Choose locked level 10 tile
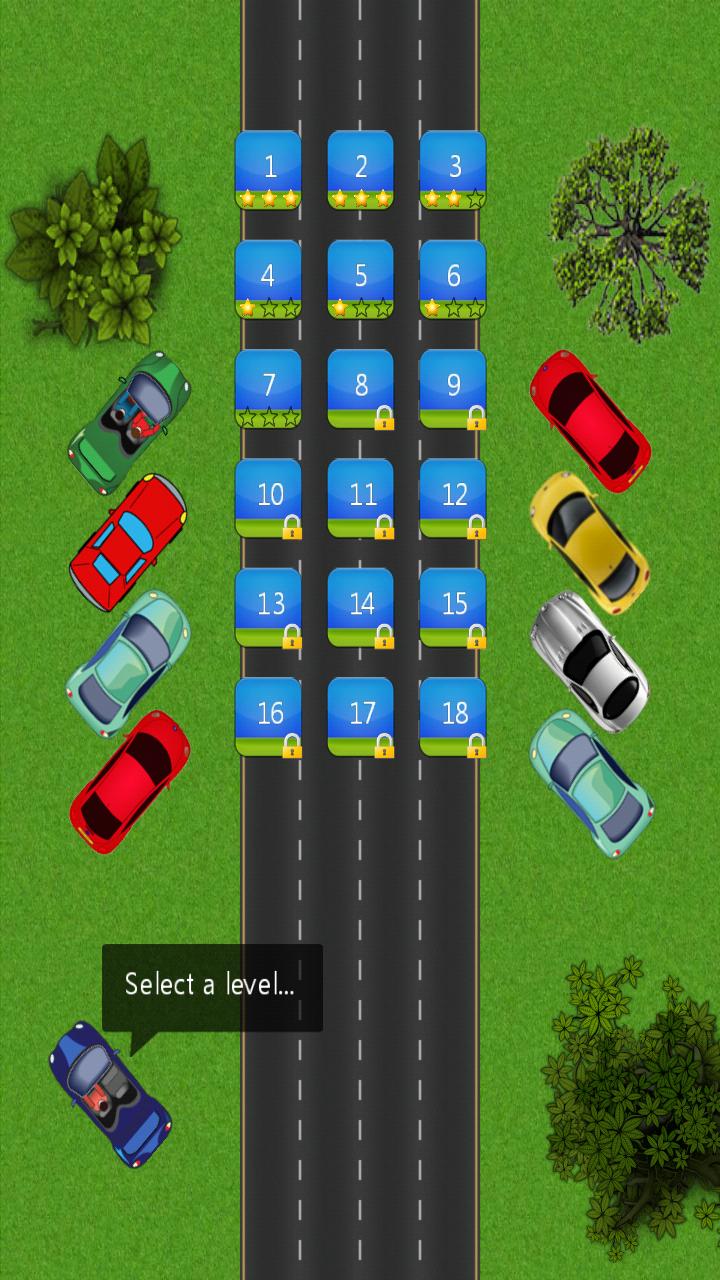Screen dimensions: 720x1280 [x=268, y=498]
